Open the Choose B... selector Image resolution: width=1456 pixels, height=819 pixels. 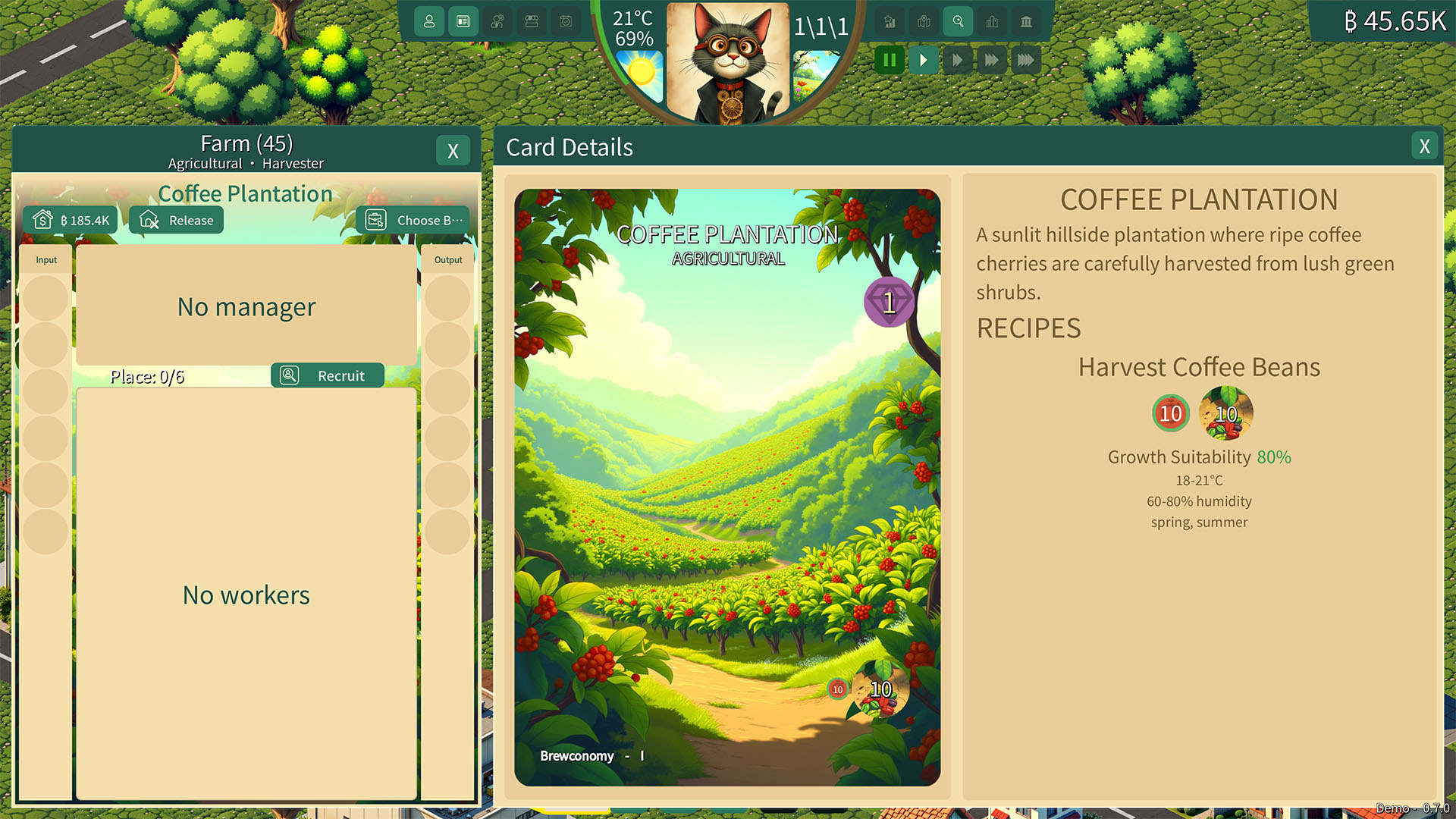(413, 220)
